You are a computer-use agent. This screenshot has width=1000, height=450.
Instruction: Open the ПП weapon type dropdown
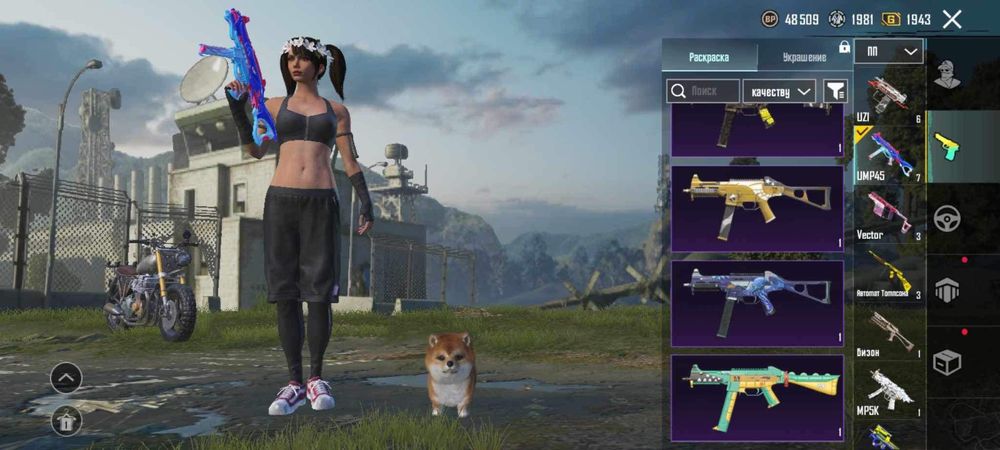click(x=889, y=52)
